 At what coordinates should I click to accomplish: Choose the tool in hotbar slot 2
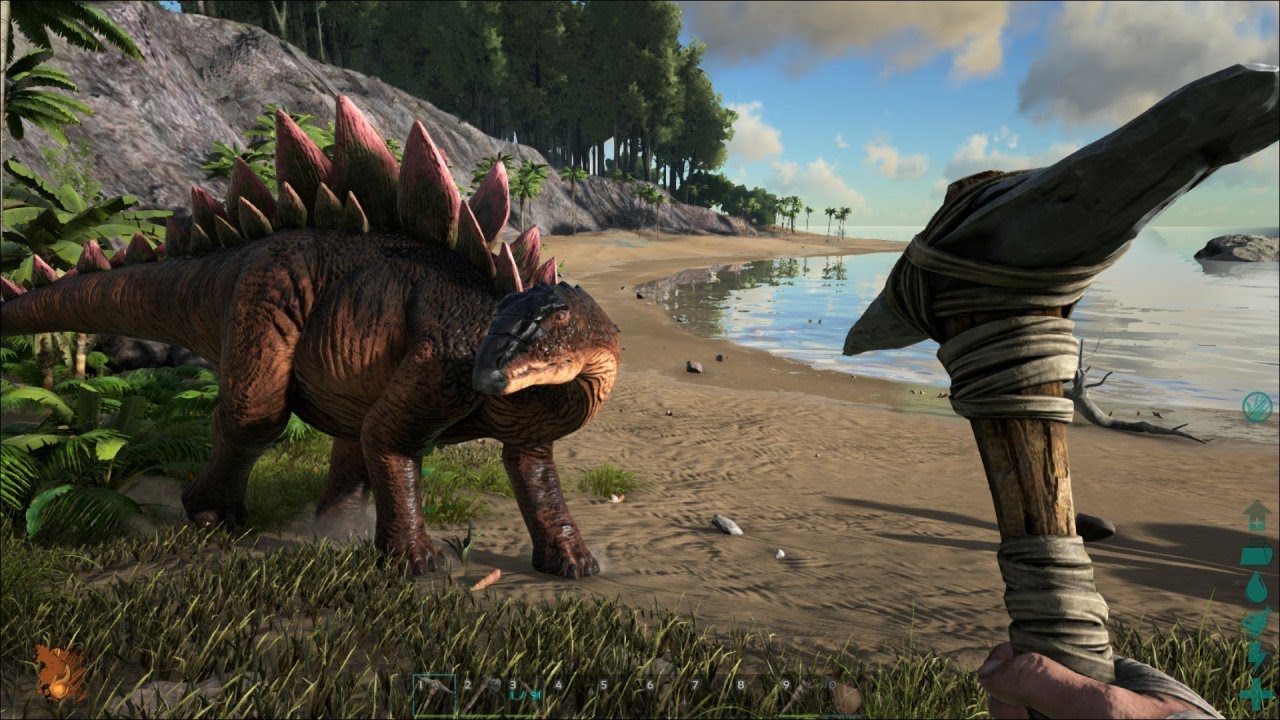pyautogui.click(x=481, y=692)
